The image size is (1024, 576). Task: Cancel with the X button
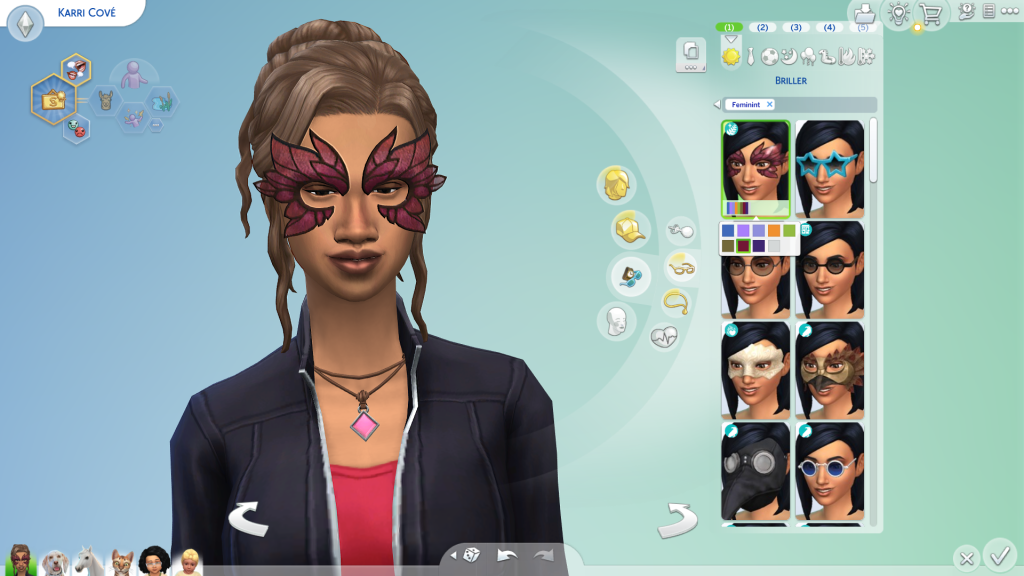[x=966, y=558]
